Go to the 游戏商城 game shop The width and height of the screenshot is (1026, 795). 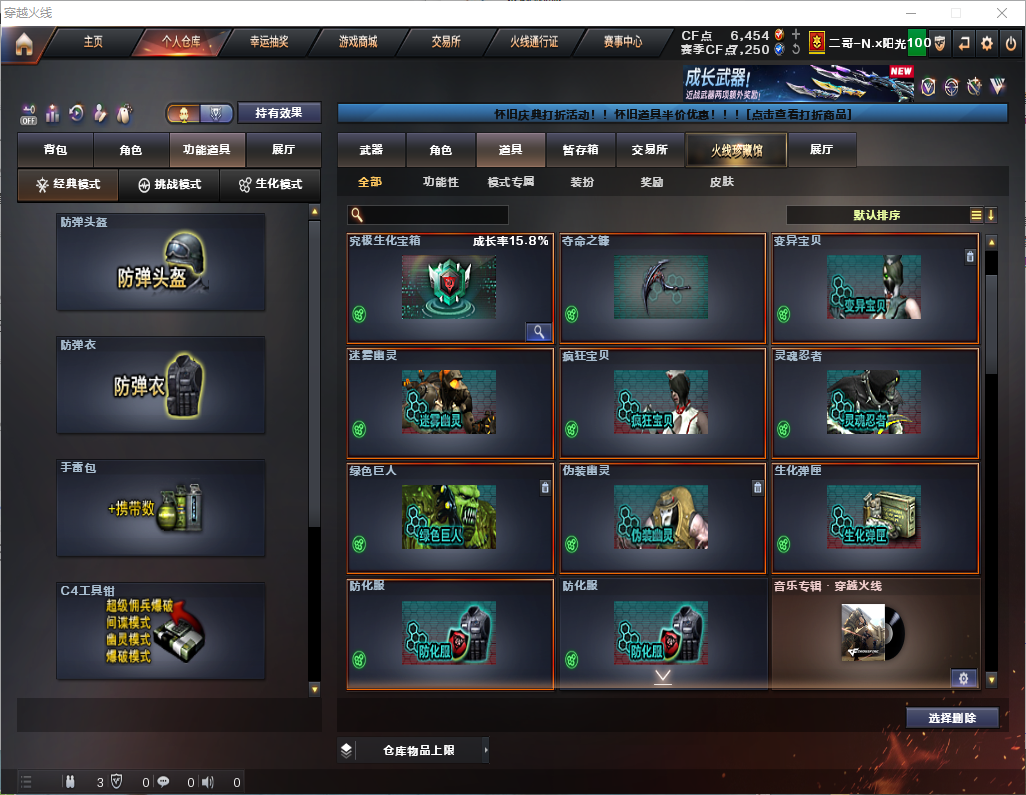(x=358, y=42)
